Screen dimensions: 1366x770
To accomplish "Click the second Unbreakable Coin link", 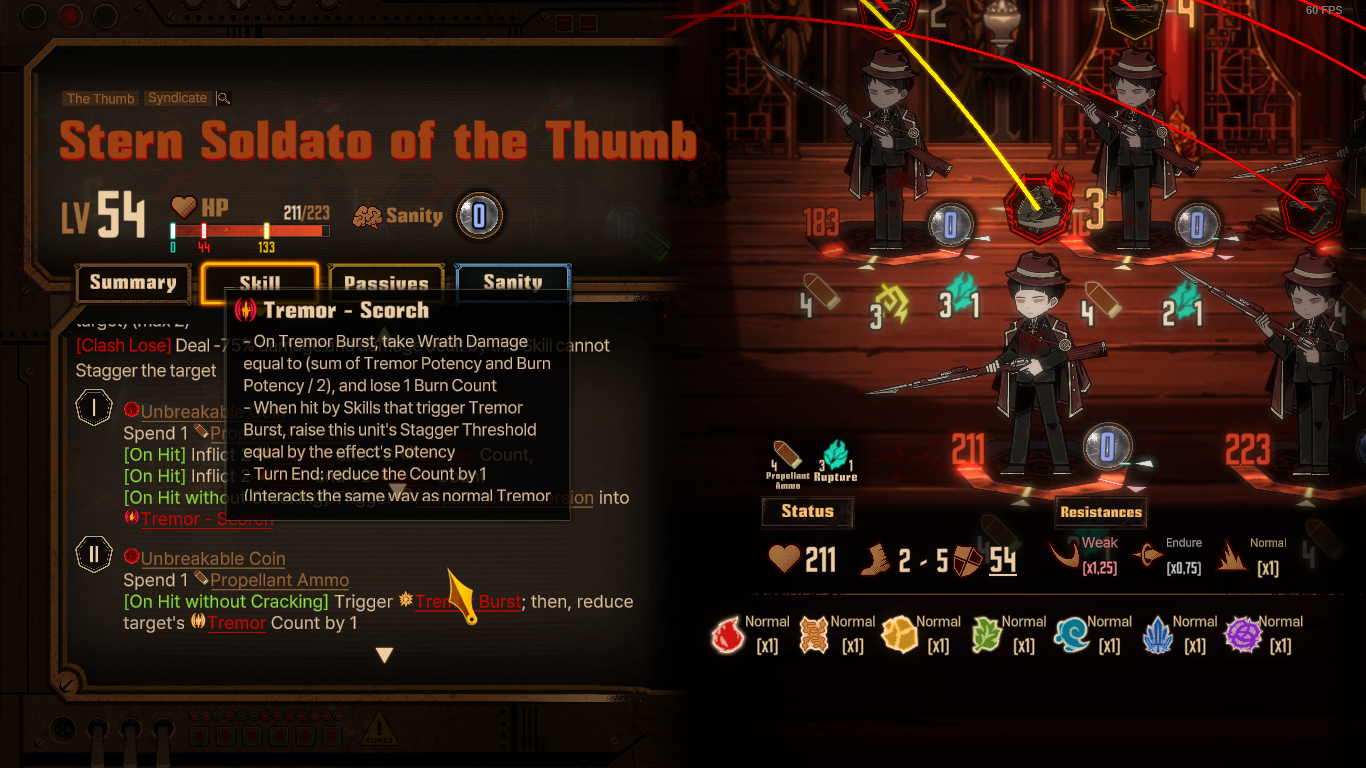I will [213, 559].
